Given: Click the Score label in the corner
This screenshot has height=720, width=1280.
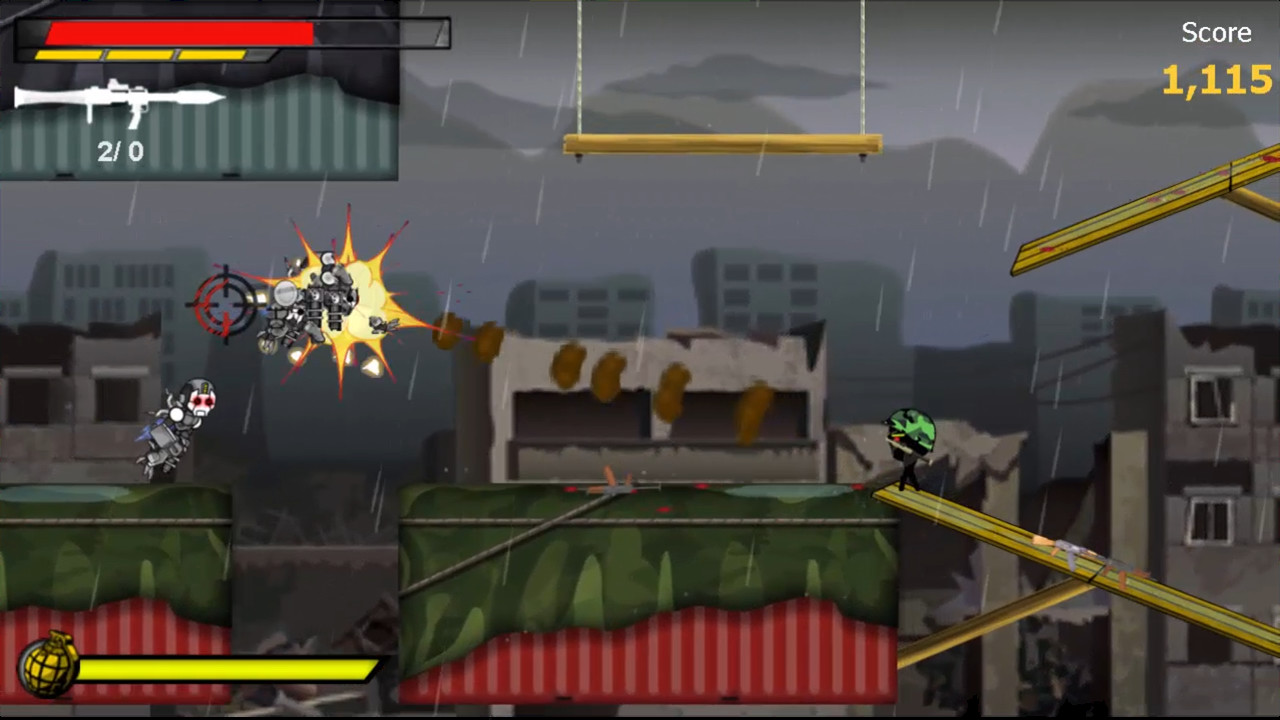Looking at the screenshot, I should [1215, 32].
